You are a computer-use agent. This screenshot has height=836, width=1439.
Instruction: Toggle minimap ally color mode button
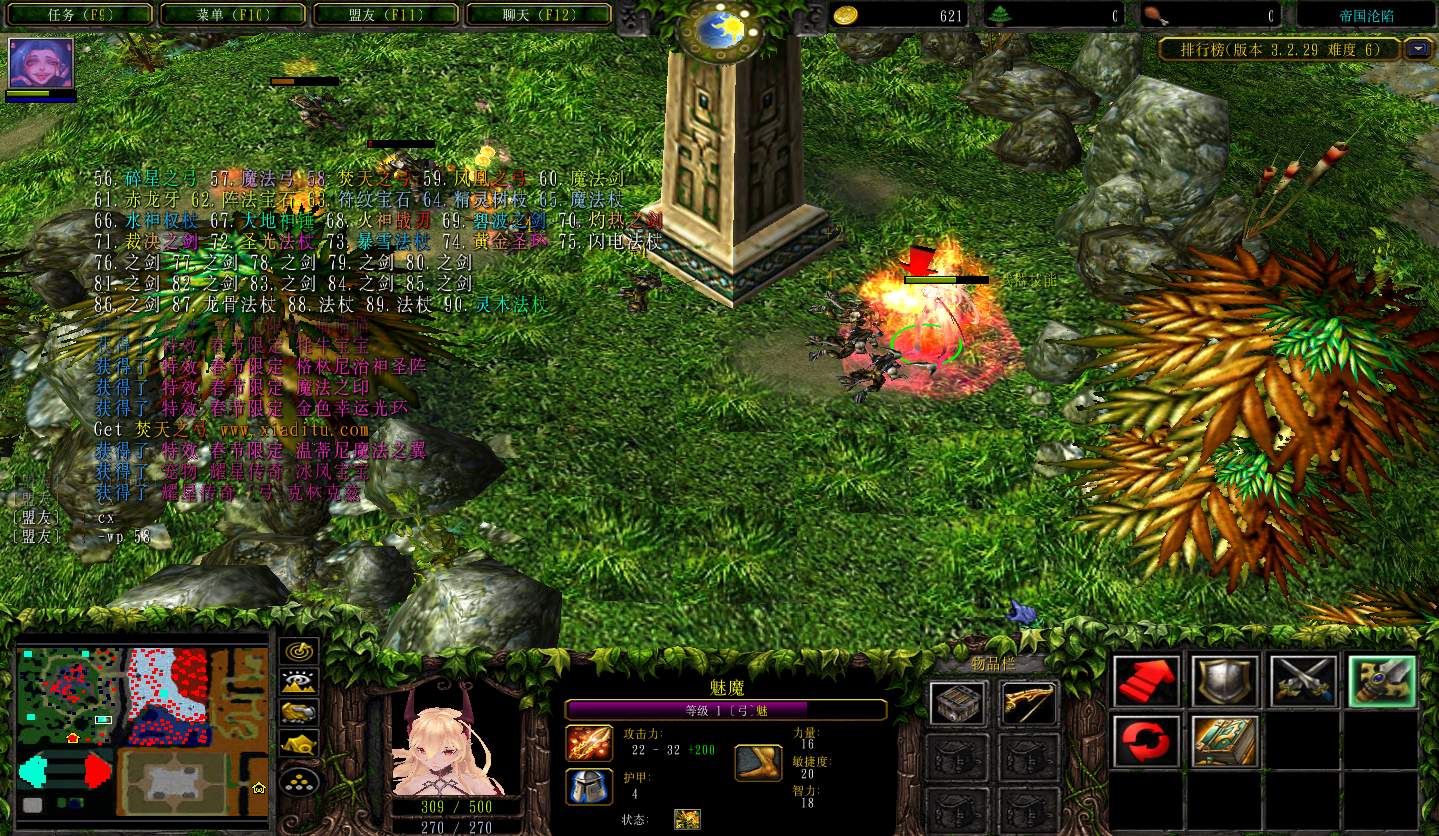[298, 713]
